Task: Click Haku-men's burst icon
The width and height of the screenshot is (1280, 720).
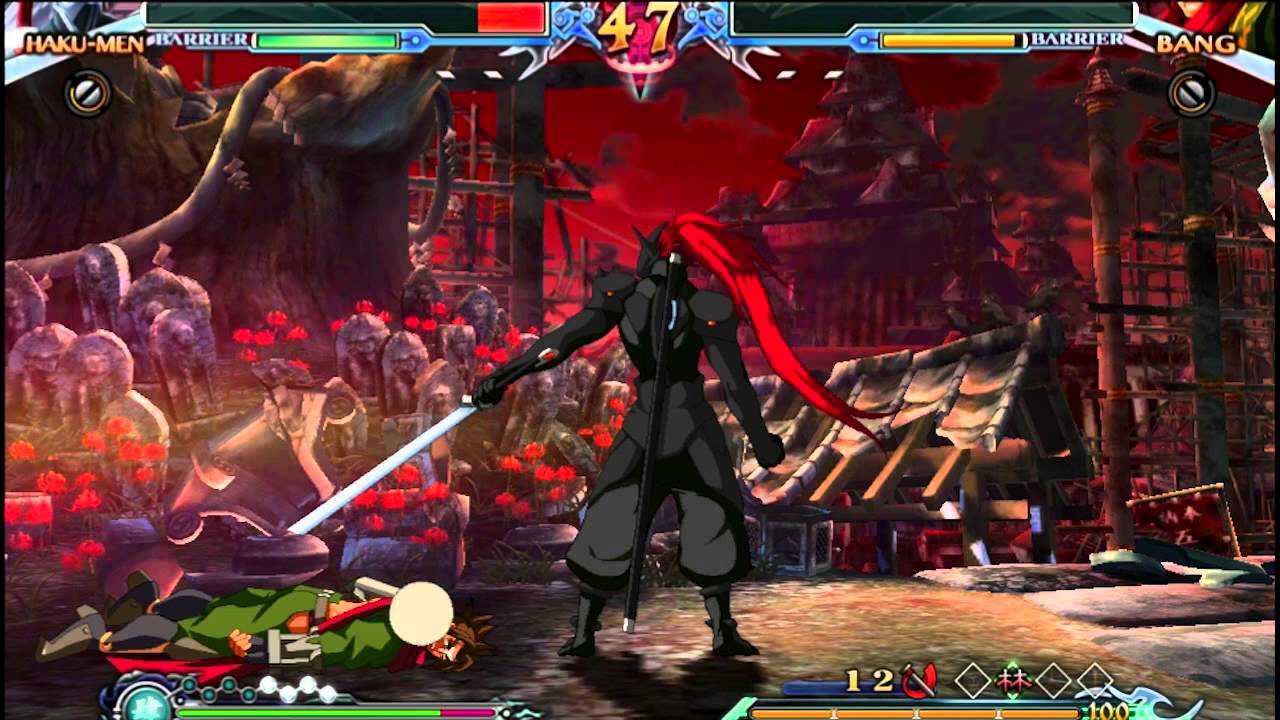Action: click(x=88, y=93)
